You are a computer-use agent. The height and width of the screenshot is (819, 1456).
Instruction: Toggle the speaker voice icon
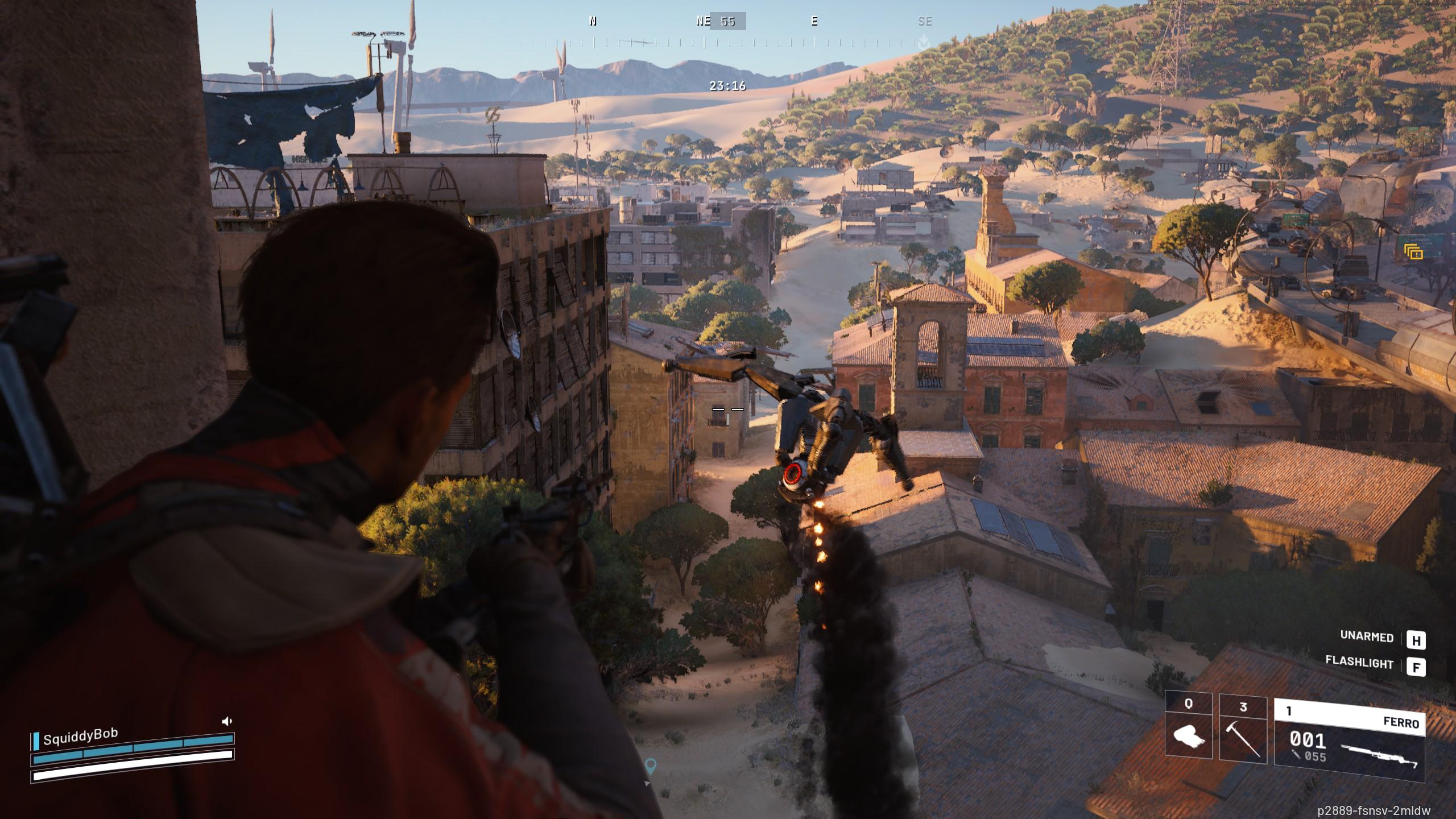[x=227, y=721]
